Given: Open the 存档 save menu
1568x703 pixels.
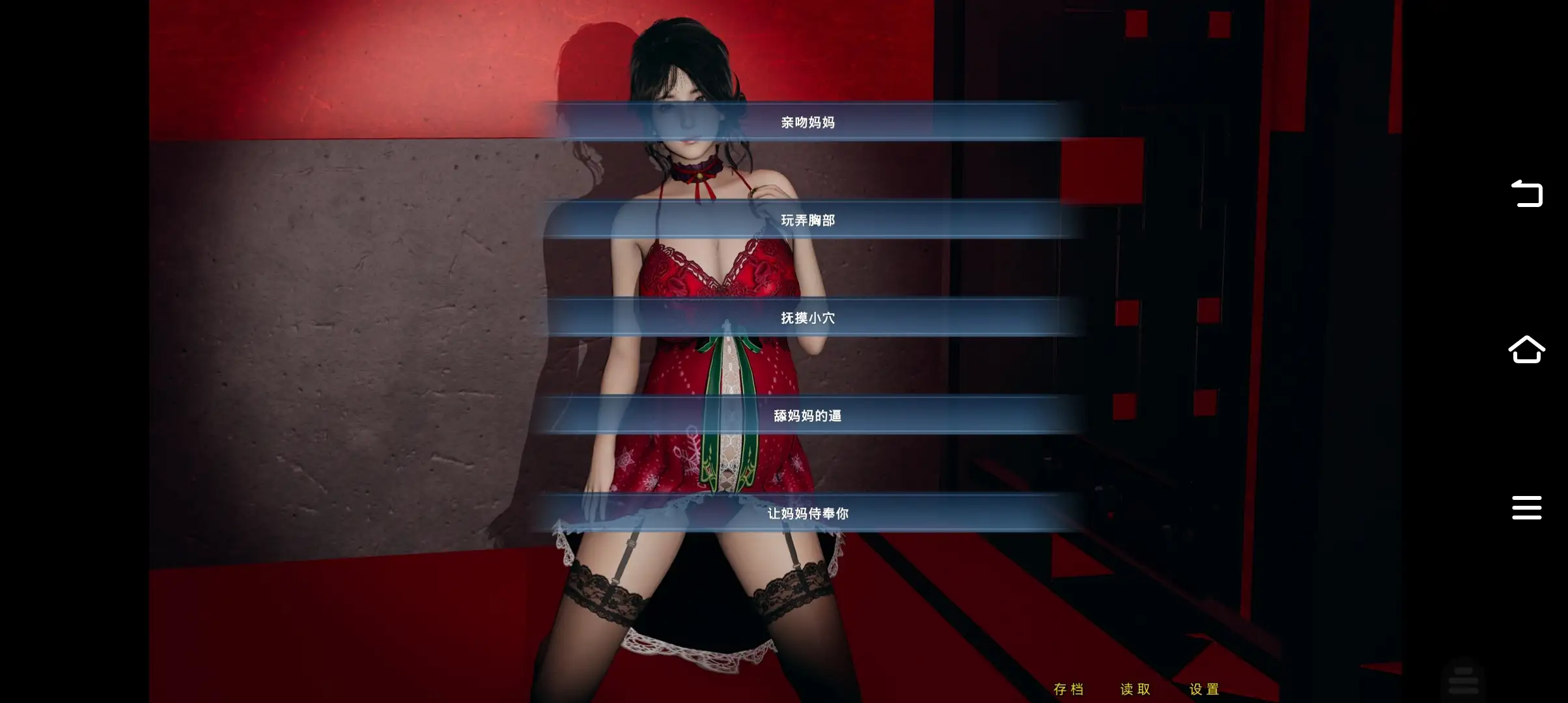Looking at the screenshot, I should pos(1069,689).
